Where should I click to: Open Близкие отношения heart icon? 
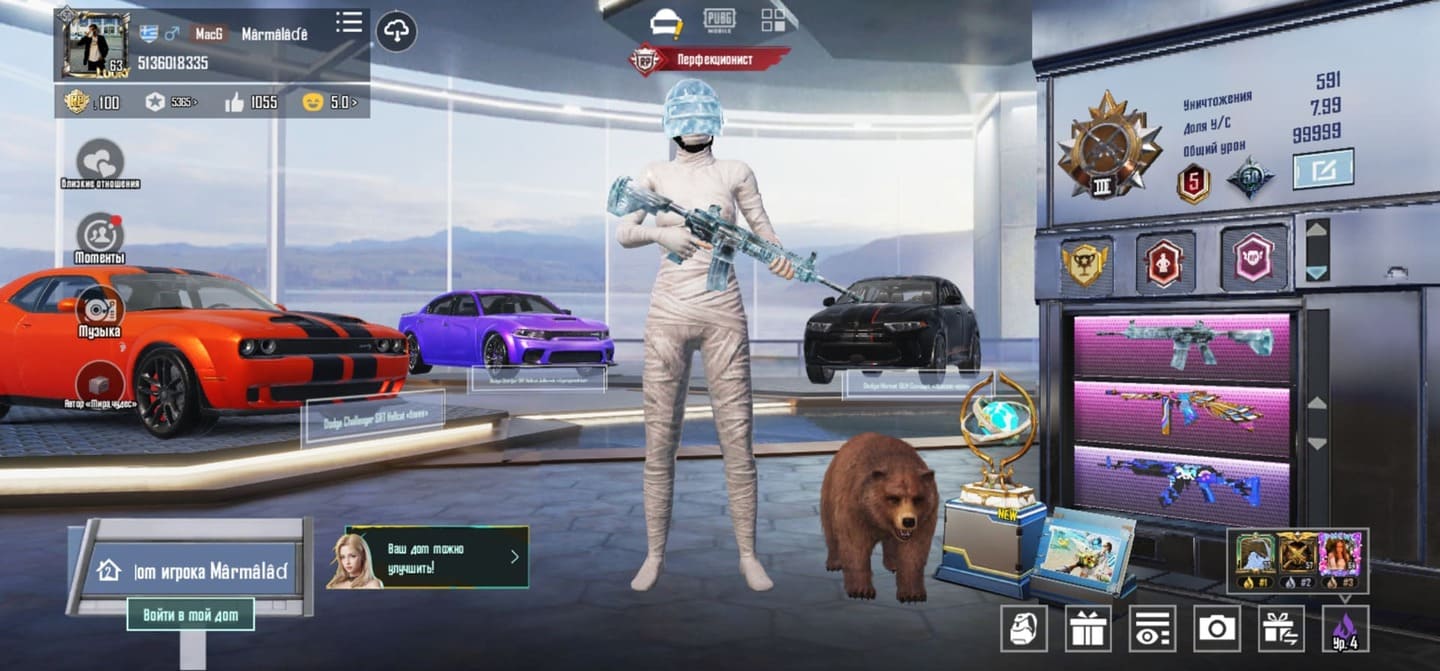pyautogui.click(x=100, y=161)
